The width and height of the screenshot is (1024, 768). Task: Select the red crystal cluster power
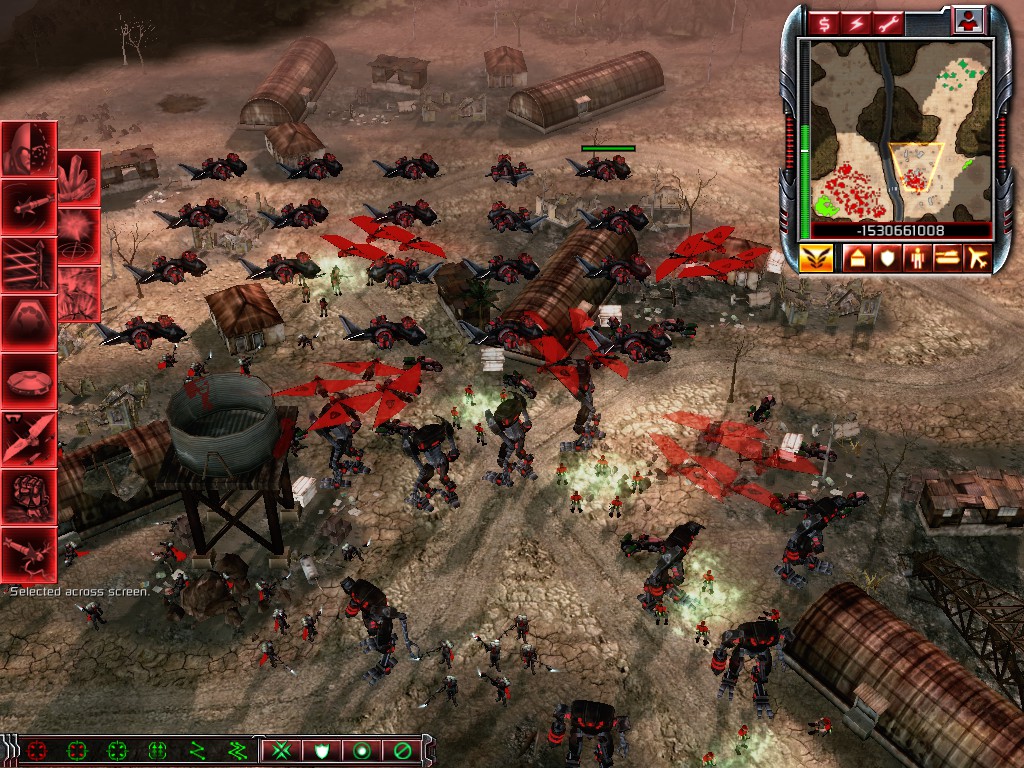pos(78,177)
